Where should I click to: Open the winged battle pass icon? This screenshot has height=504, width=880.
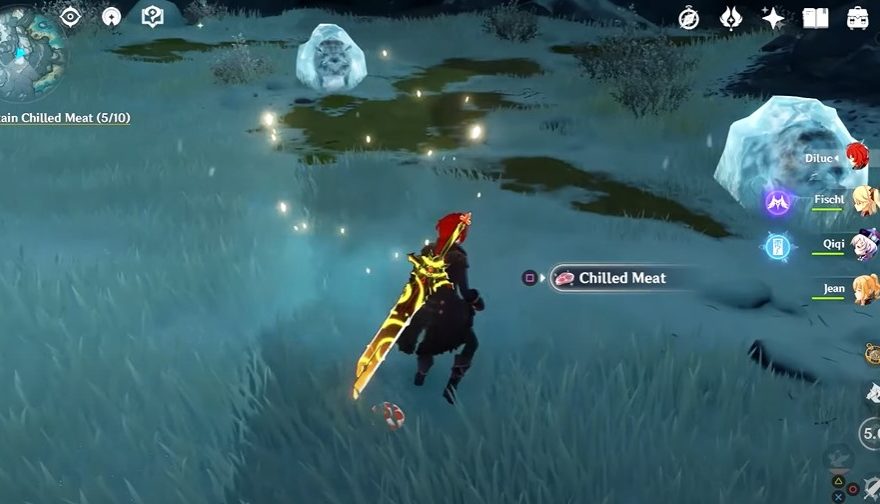click(730, 17)
